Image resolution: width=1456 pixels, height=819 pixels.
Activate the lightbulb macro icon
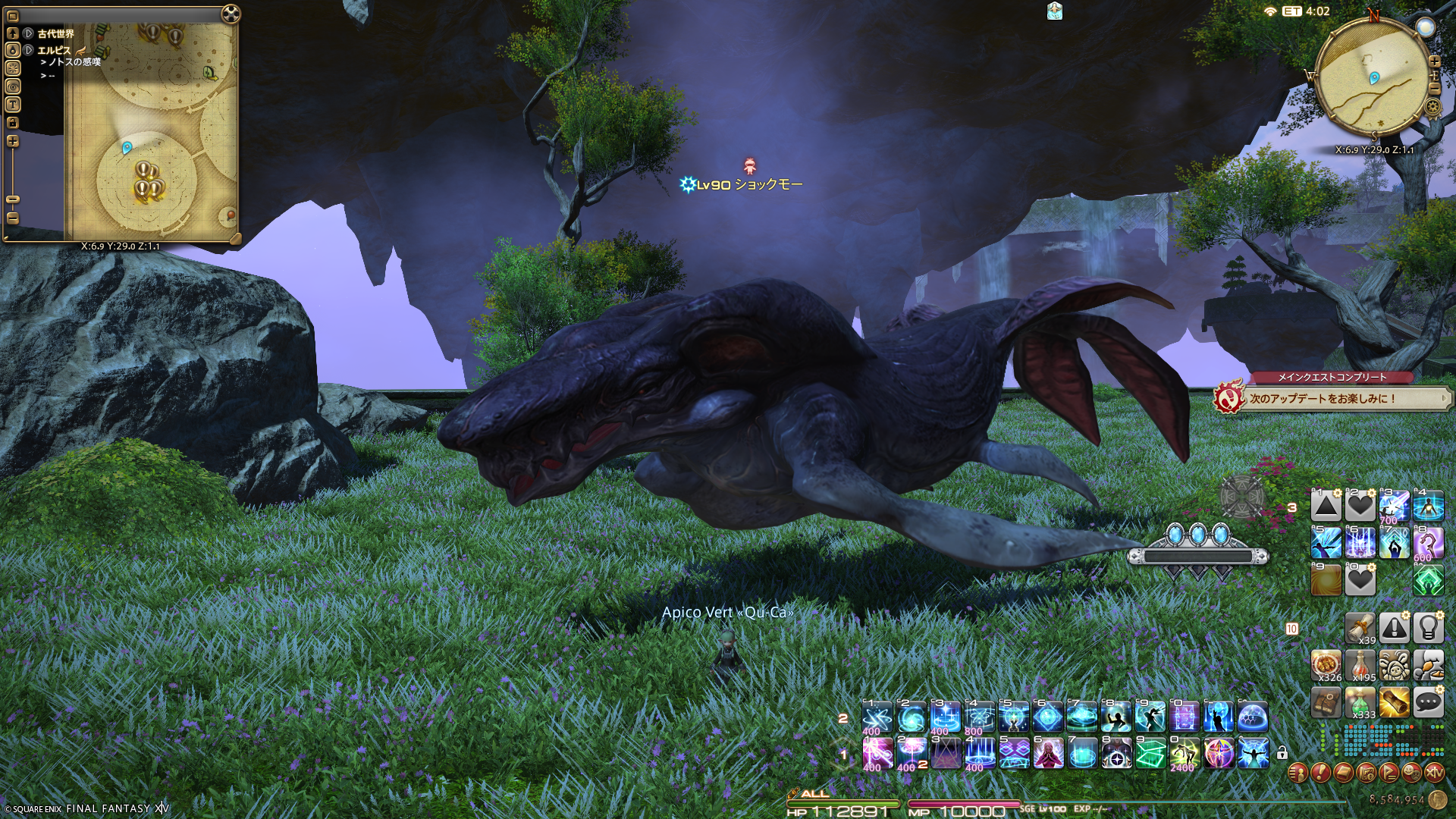(x=1428, y=628)
